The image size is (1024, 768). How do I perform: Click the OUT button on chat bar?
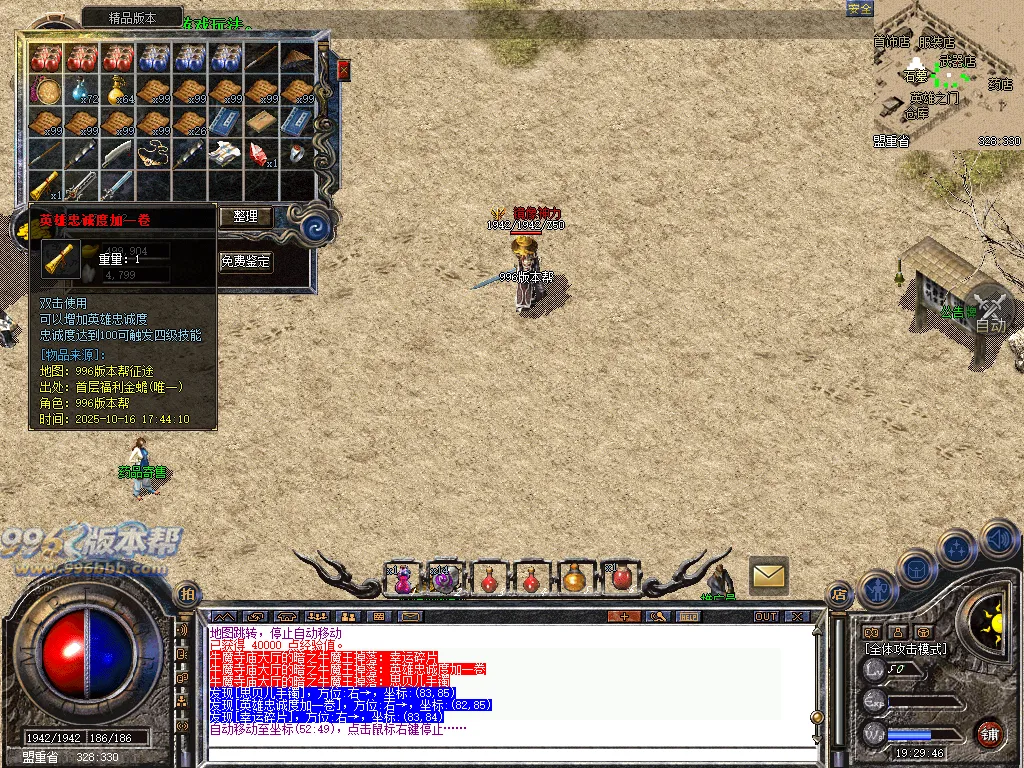coord(766,616)
